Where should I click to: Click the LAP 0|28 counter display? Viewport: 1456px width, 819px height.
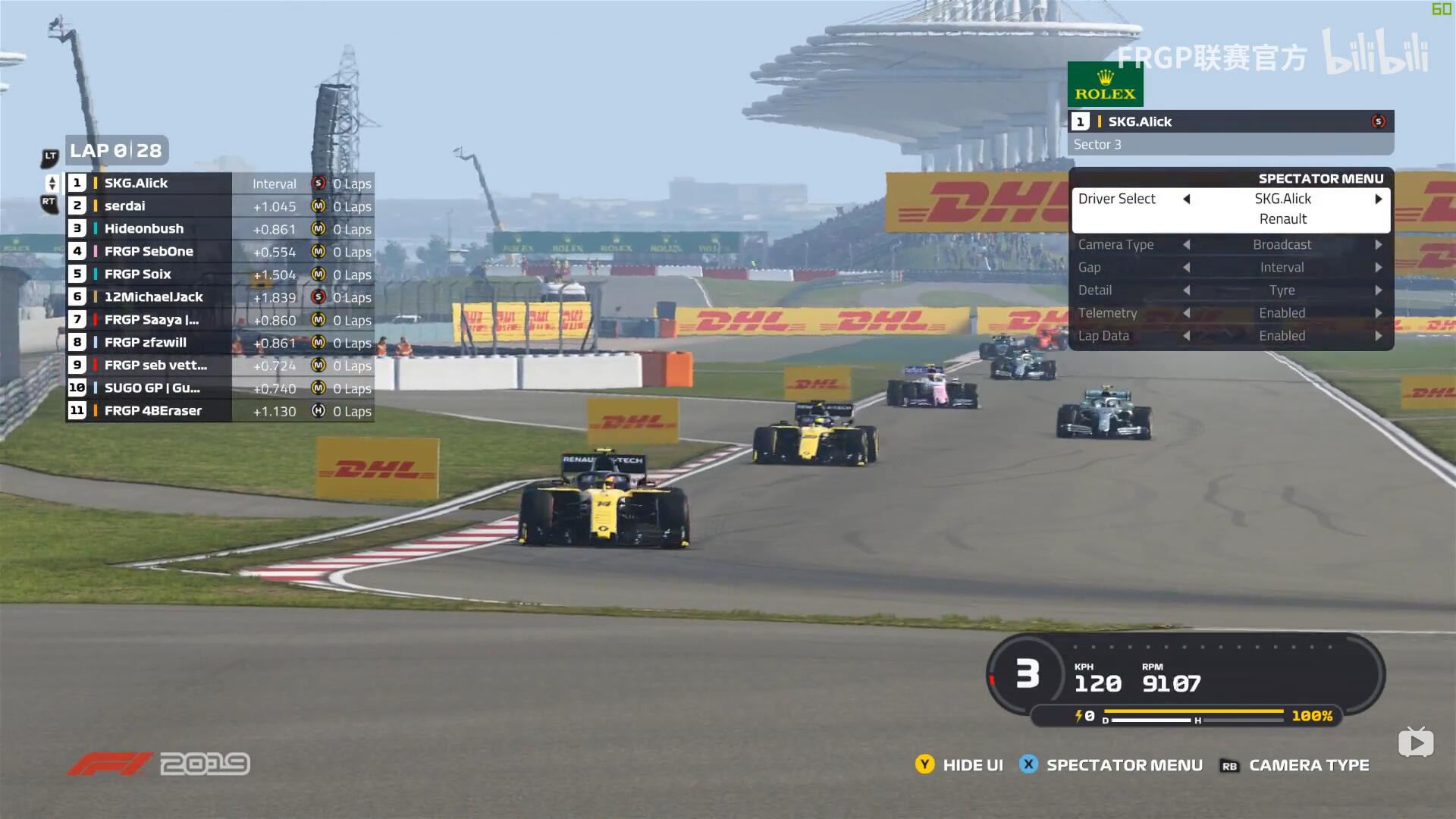[x=116, y=151]
